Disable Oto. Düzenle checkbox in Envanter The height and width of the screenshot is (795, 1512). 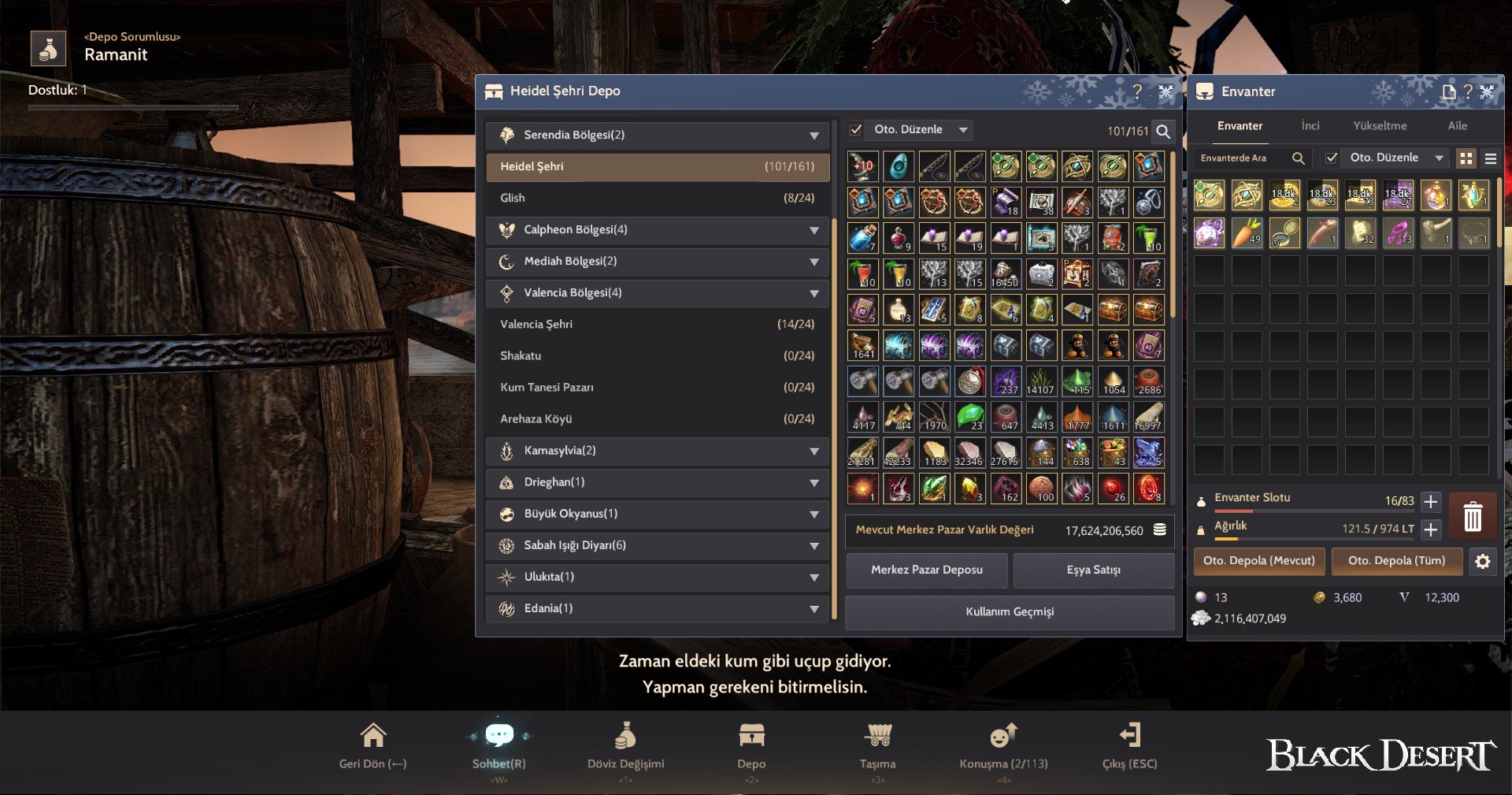(1332, 158)
